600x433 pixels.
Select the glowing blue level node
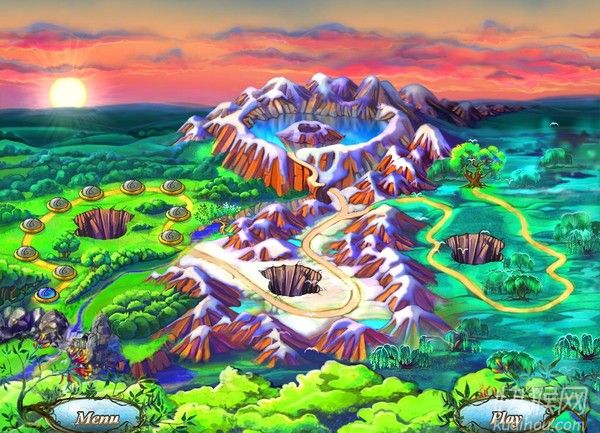click(46, 294)
